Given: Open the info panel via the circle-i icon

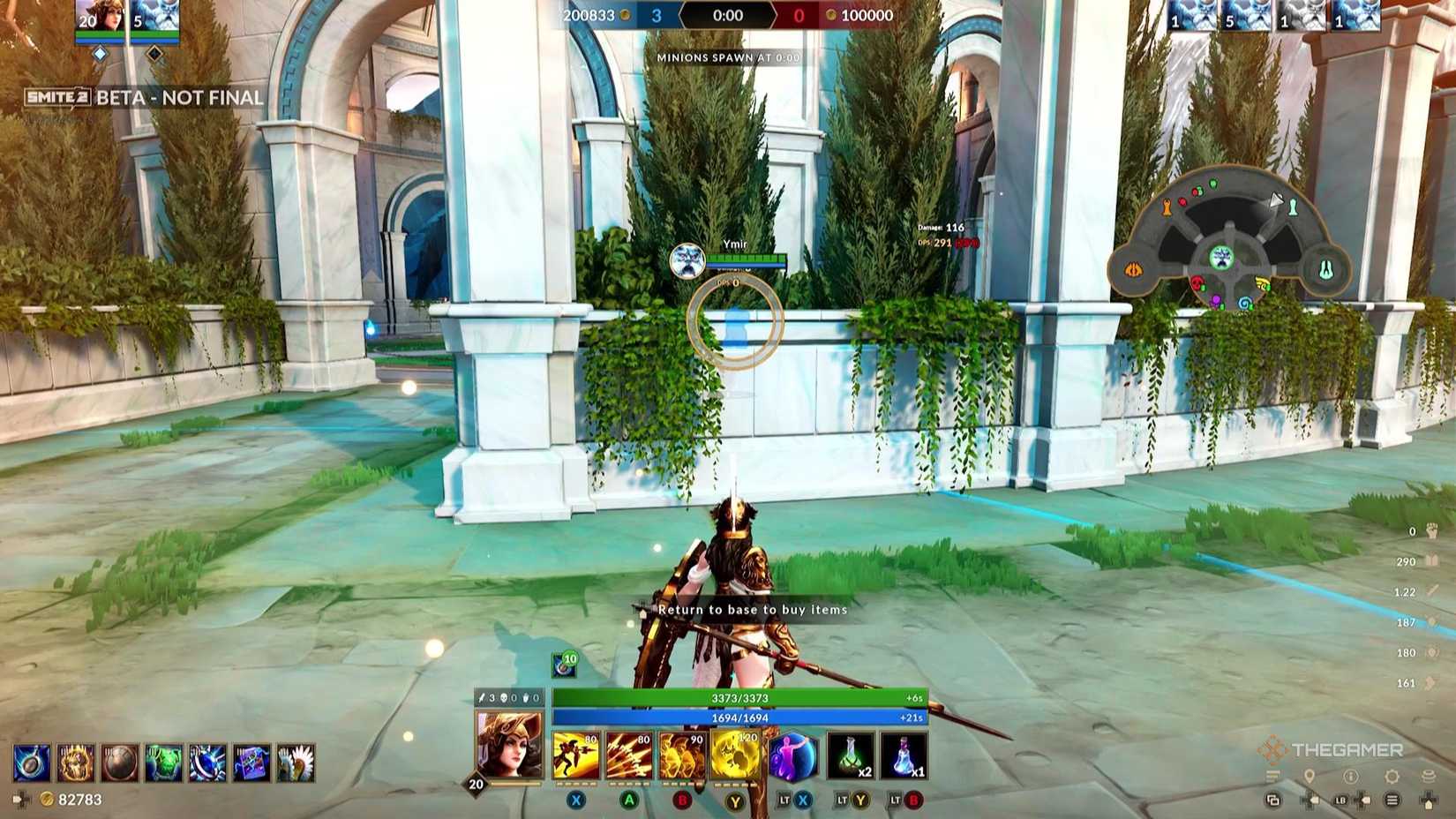Looking at the screenshot, I should pyautogui.click(x=1351, y=777).
